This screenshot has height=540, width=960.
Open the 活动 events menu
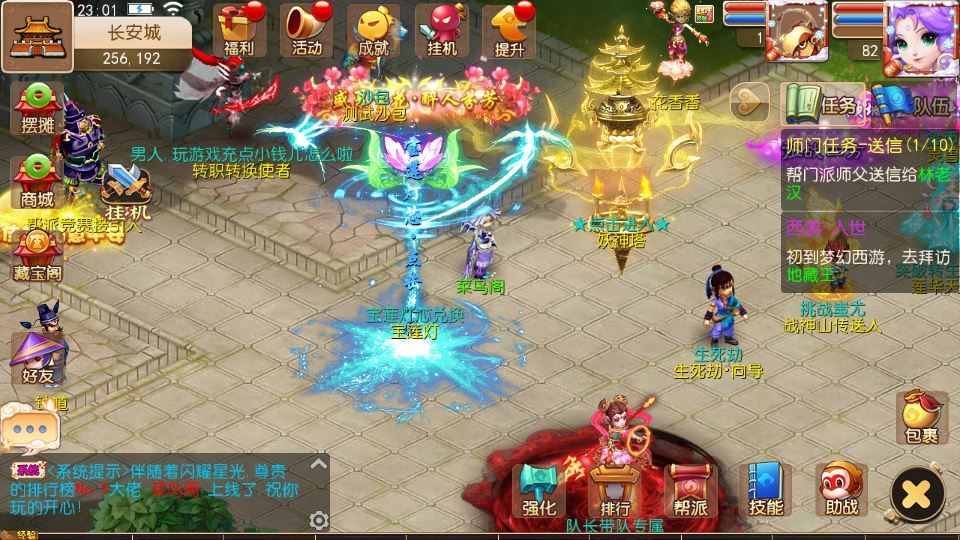pos(306,28)
